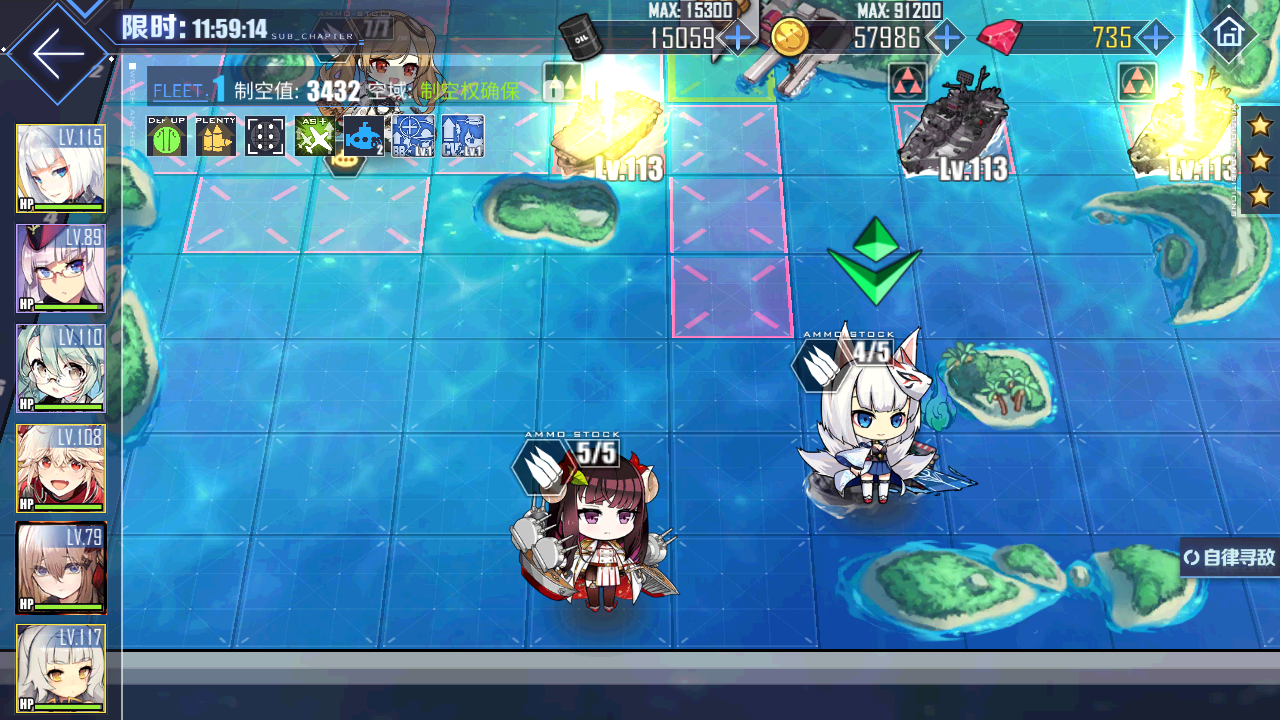The width and height of the screenshot is (1280, 720).
Task: Add oil with the plus button
Action: [738, 38]
